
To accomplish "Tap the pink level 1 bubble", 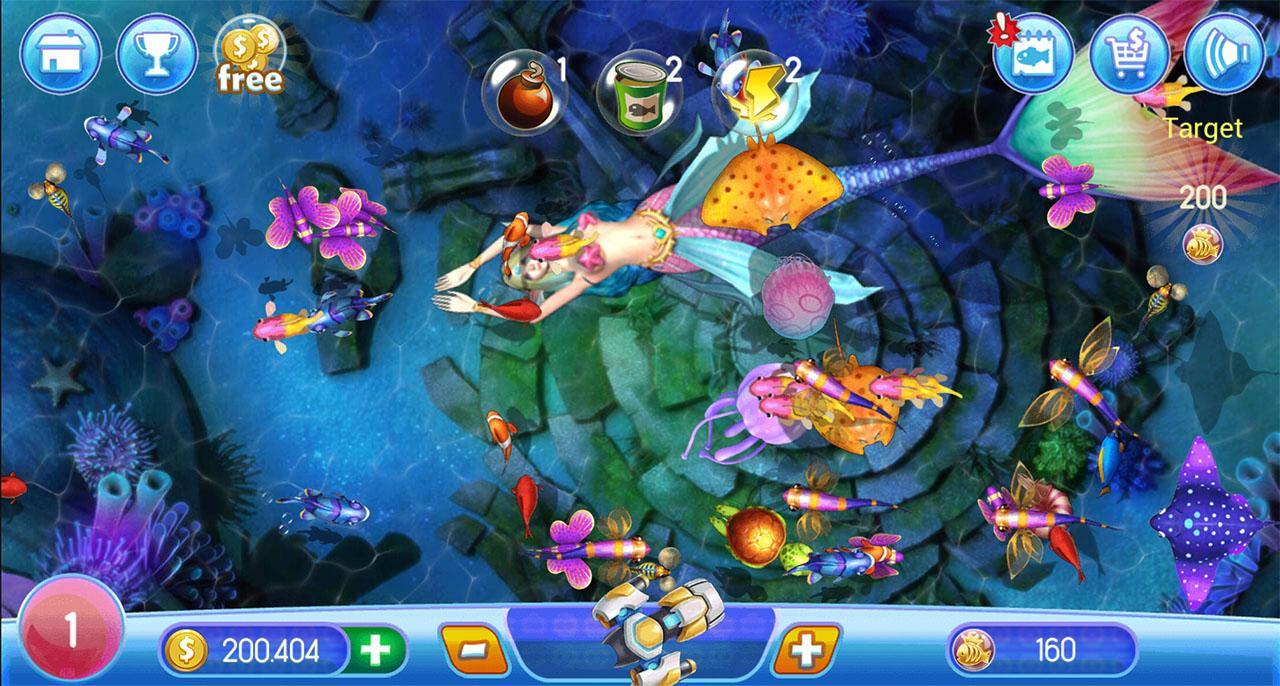I will point(69,632).
